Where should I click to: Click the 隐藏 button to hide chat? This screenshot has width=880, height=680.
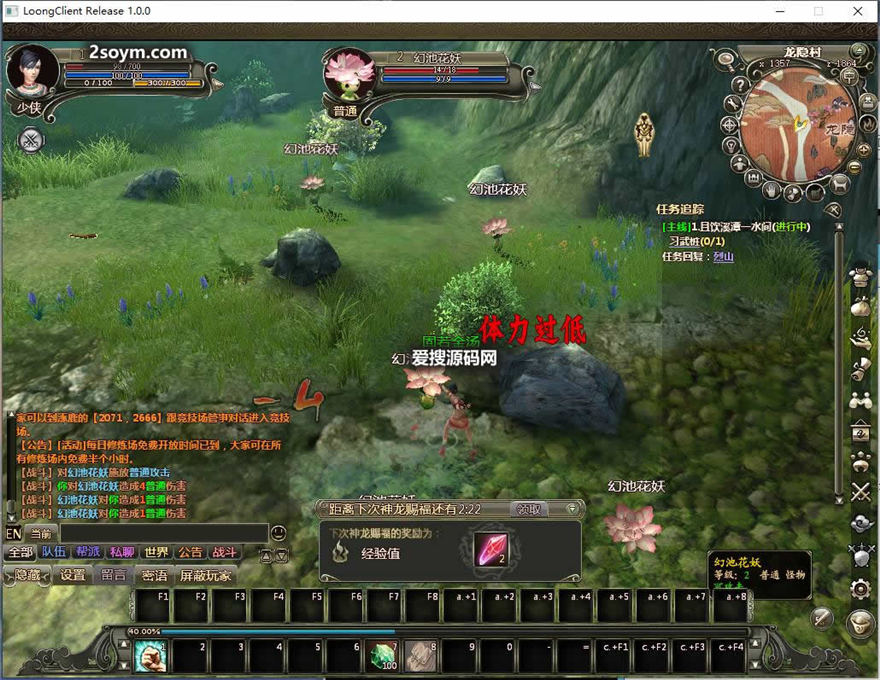pyautogui.click(x=28, y=575)
